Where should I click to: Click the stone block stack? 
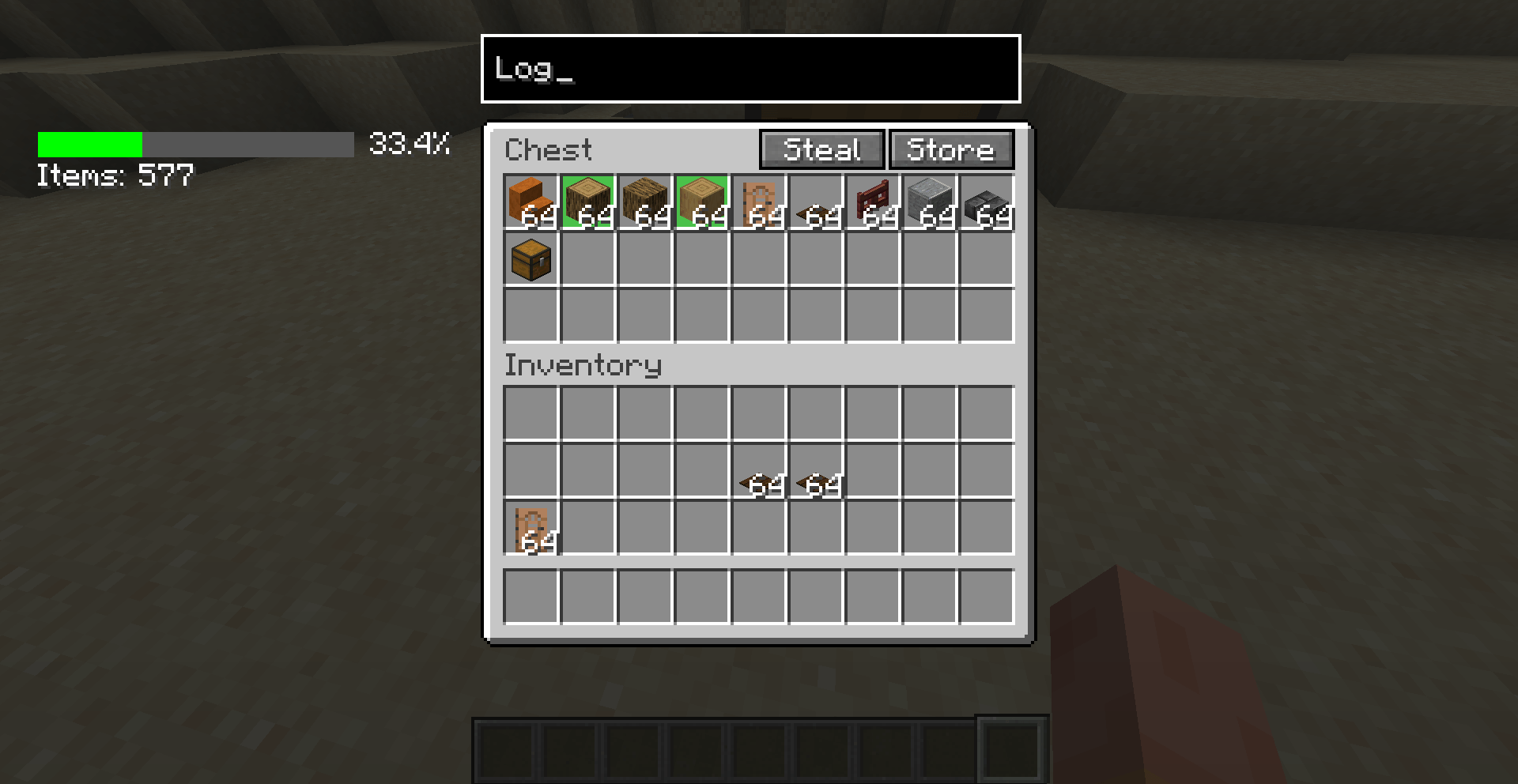click(x=930, y=202)
